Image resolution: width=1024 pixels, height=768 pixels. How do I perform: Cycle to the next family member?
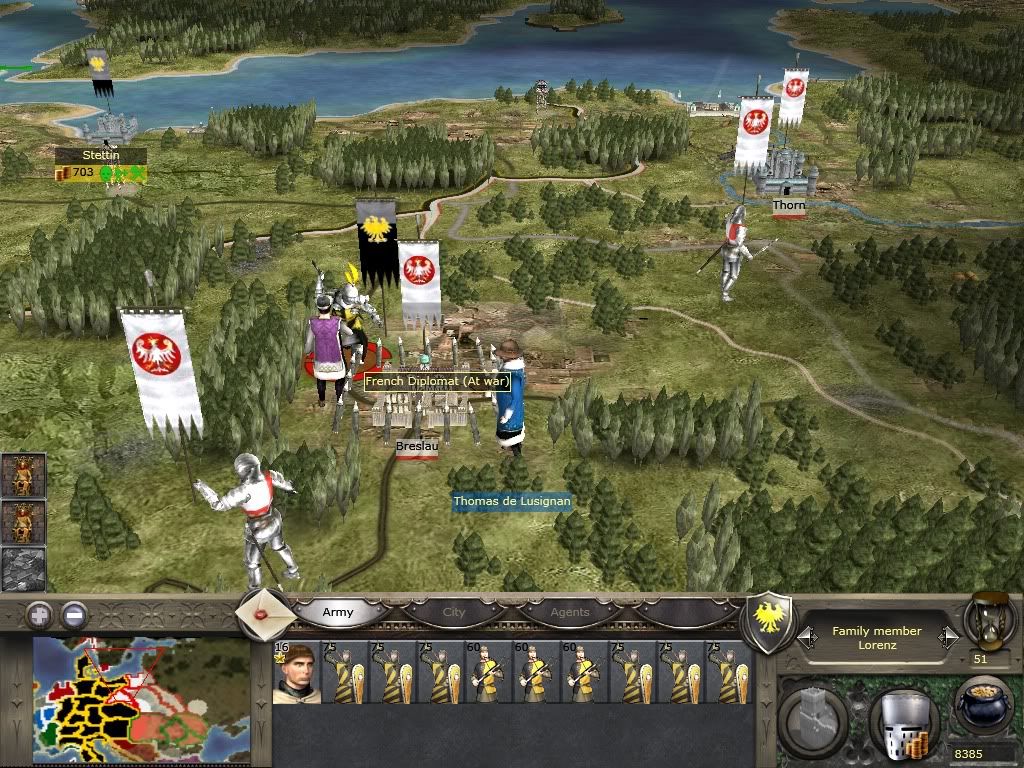pyautogui.click(x=950, y=636)
